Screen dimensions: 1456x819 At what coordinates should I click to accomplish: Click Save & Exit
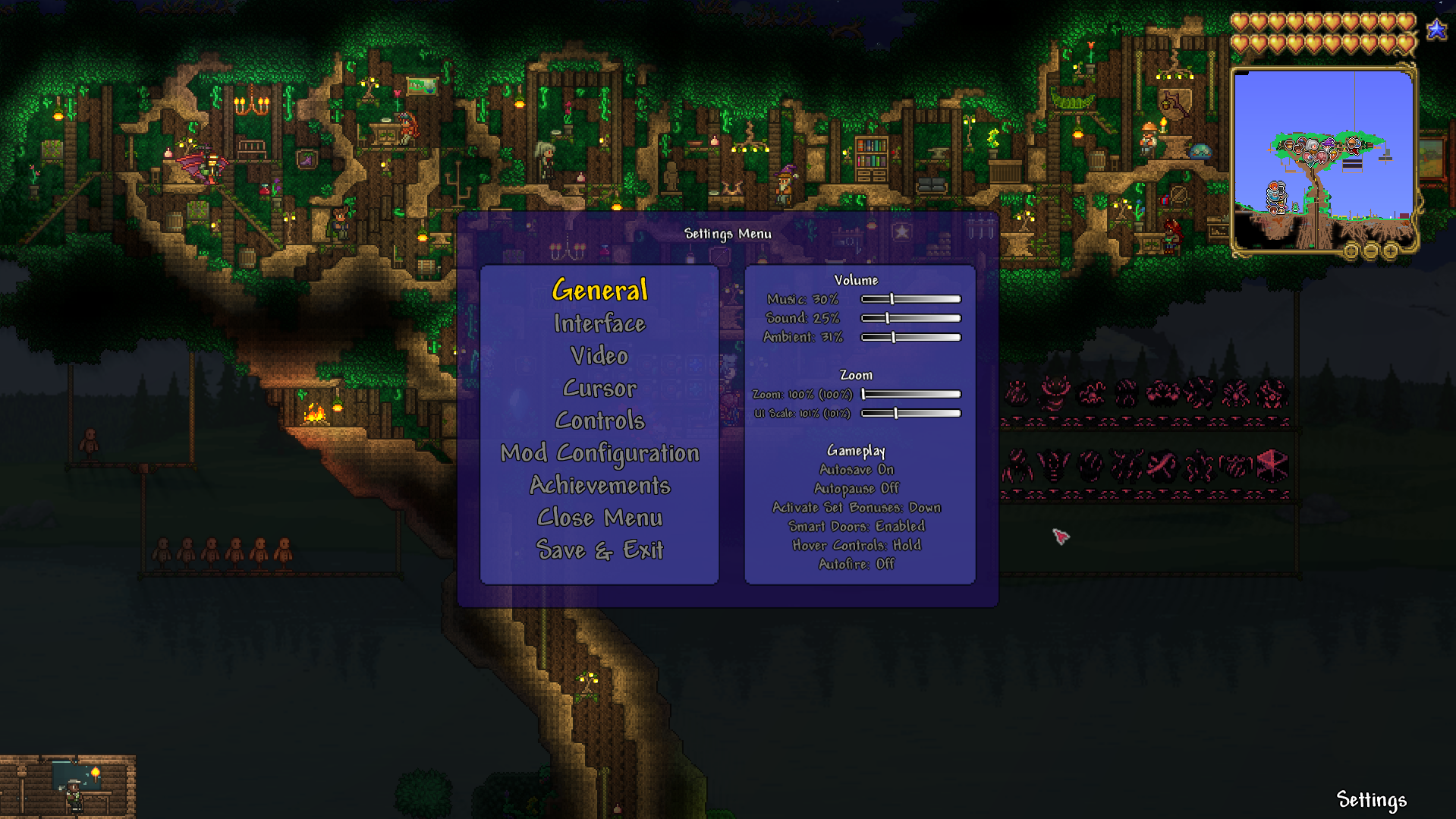tap(599, 550)
